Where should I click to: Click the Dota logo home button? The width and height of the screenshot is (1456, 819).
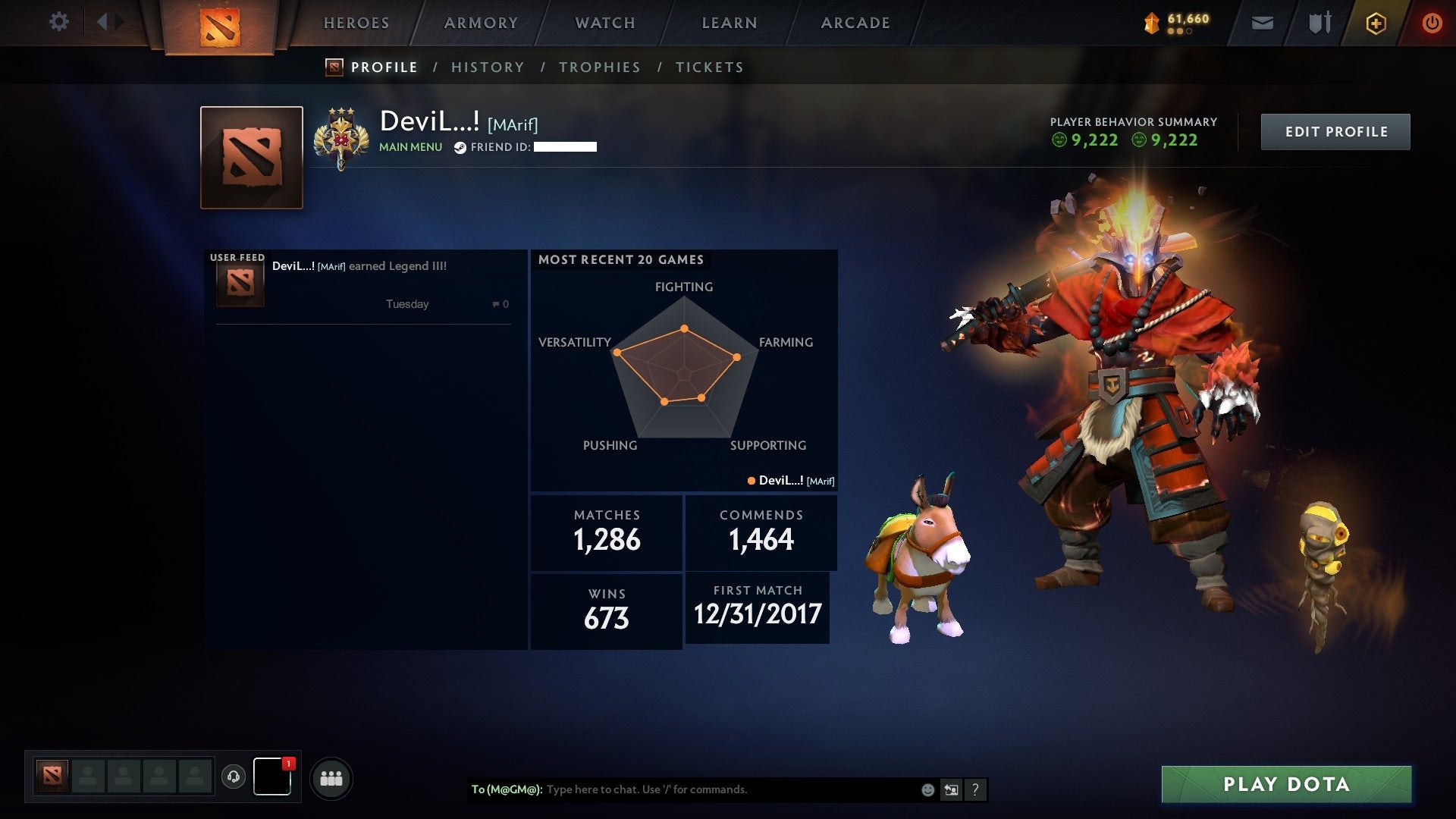220,27
